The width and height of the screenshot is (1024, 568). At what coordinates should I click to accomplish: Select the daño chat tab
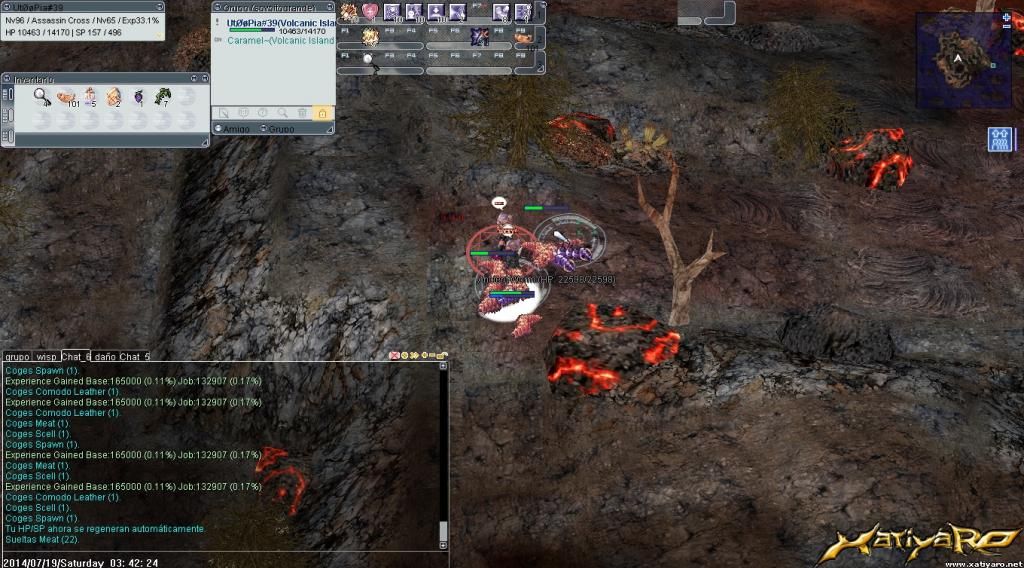[x=105, y=357]
